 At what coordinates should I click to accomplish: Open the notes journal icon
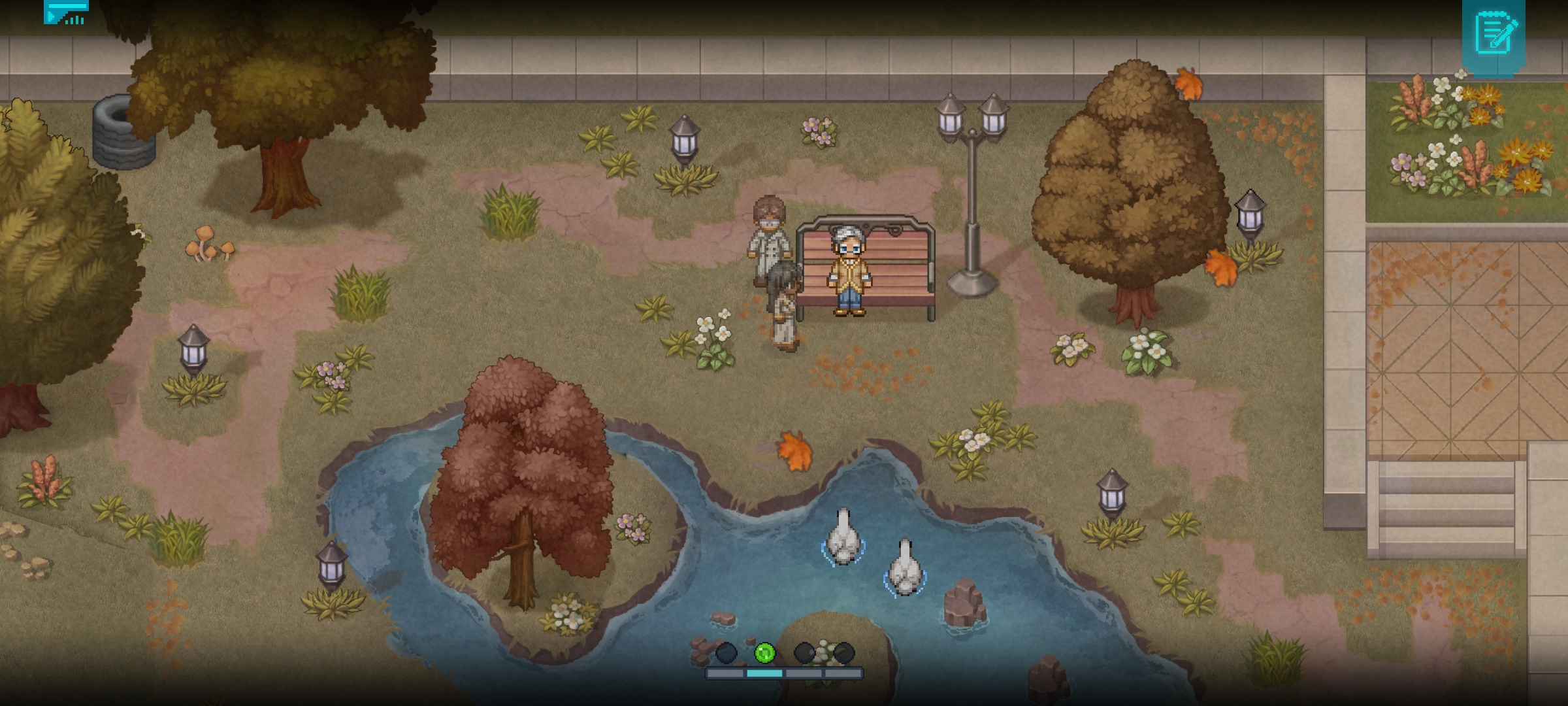coord(1494,33)
